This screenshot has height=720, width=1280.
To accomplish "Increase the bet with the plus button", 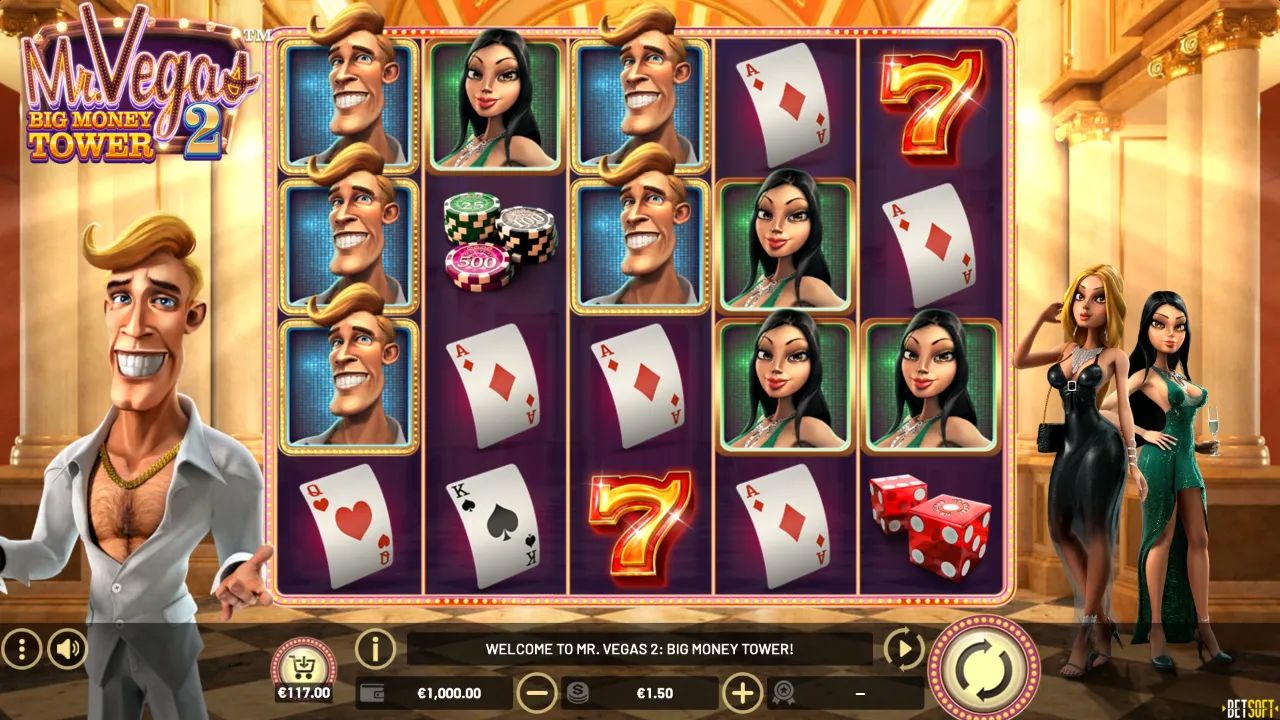I will coord(741,692).
